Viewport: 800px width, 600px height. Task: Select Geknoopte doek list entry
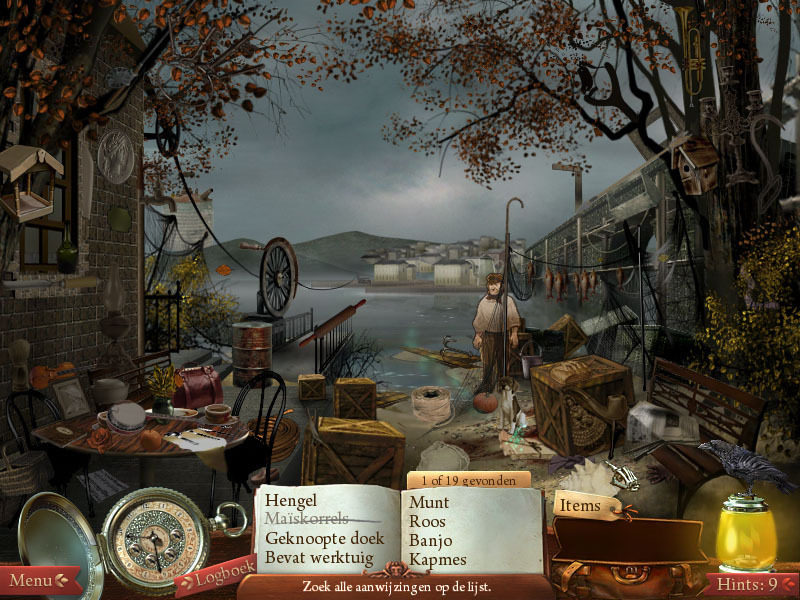pyautogui.click(x=324, y=538)
